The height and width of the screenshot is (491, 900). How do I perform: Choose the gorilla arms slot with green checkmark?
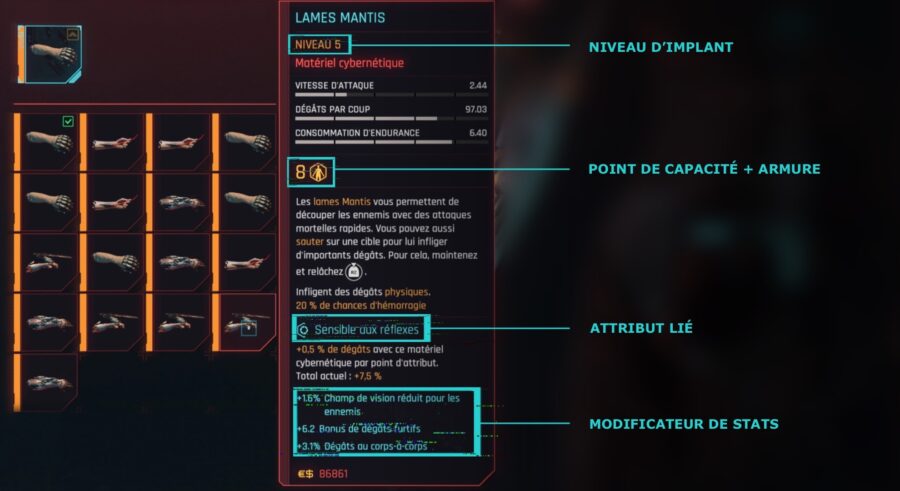[49, 141]
